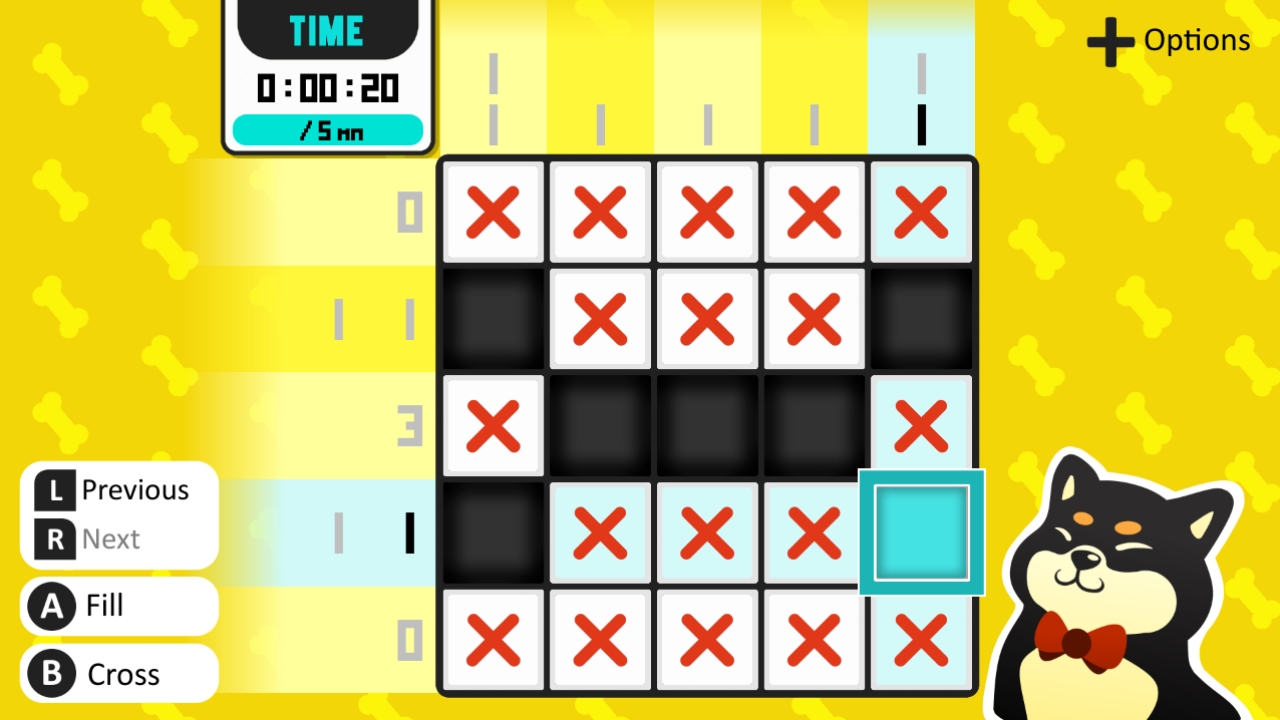This screenshot has width=1280, height=720.
Task: Click the Fill action label
Action: (103, 606)
